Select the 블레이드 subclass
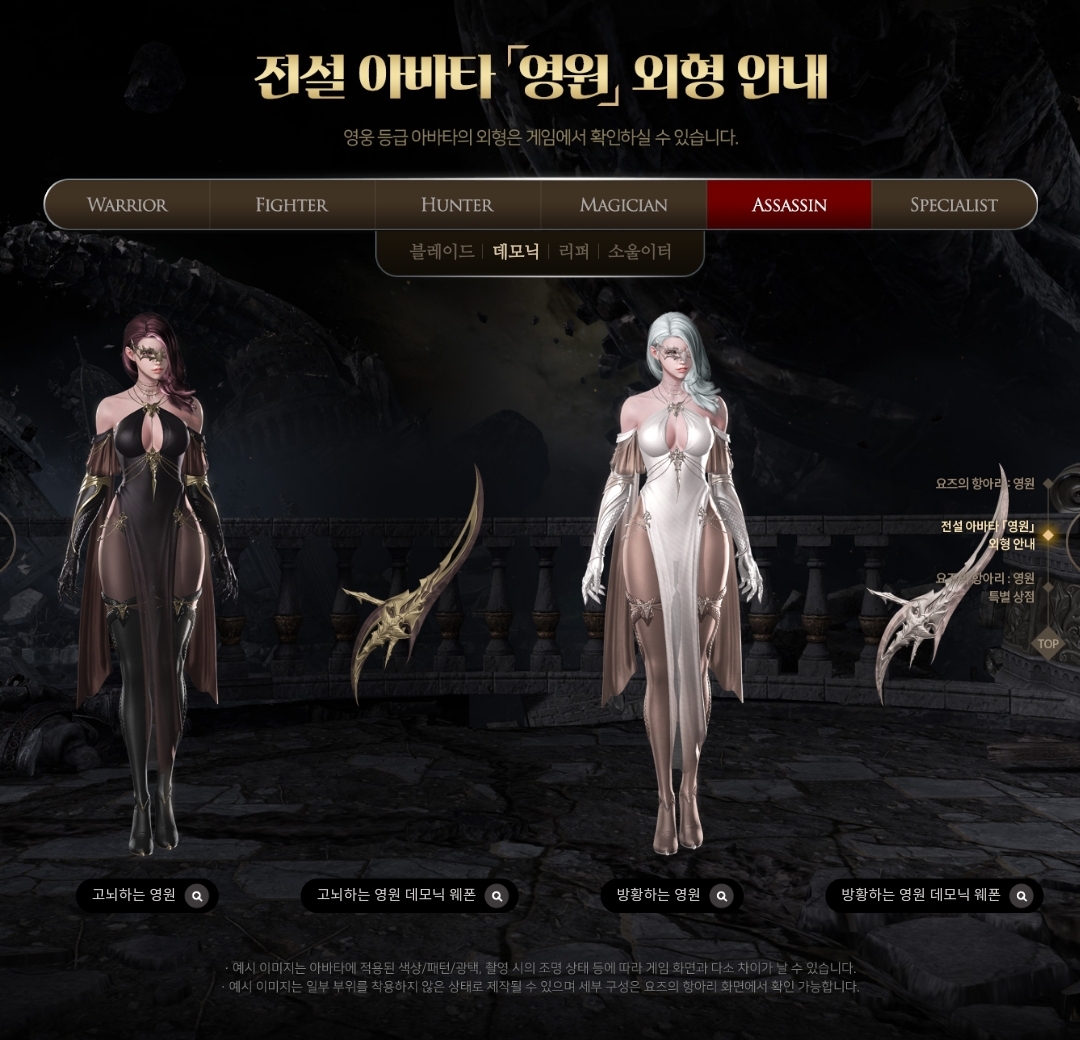This screenshot has height=1040, width=1080. click(442, 252)
